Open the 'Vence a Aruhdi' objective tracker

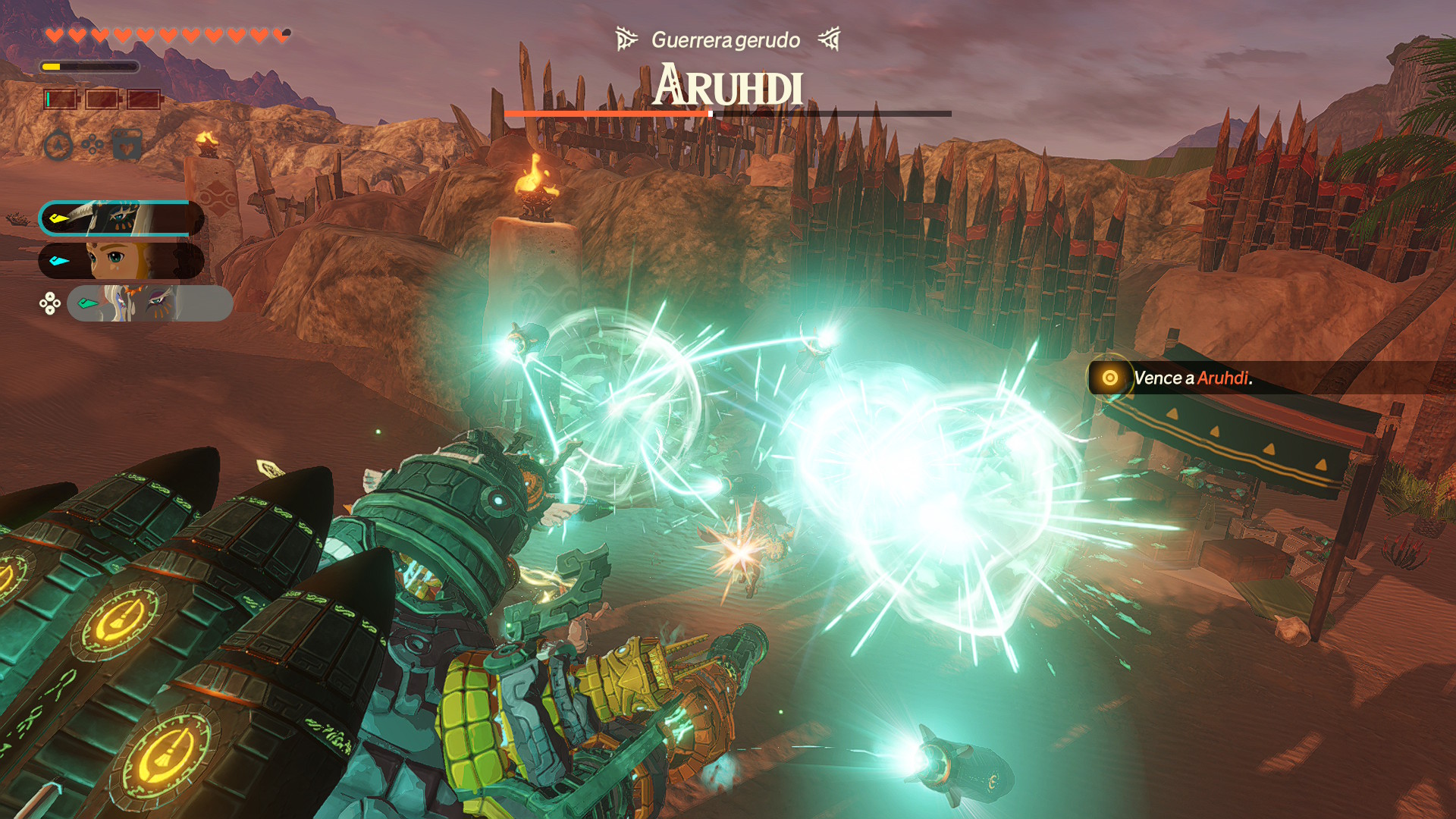[1191, 378]
